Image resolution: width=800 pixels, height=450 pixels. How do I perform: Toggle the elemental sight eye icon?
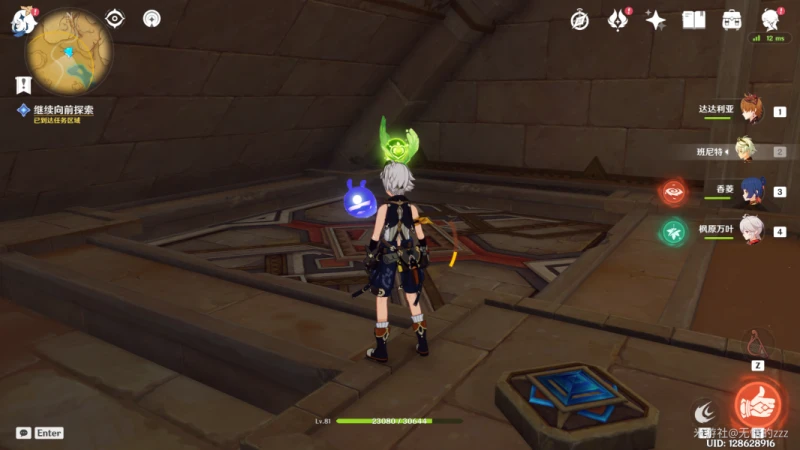[116, 18]
